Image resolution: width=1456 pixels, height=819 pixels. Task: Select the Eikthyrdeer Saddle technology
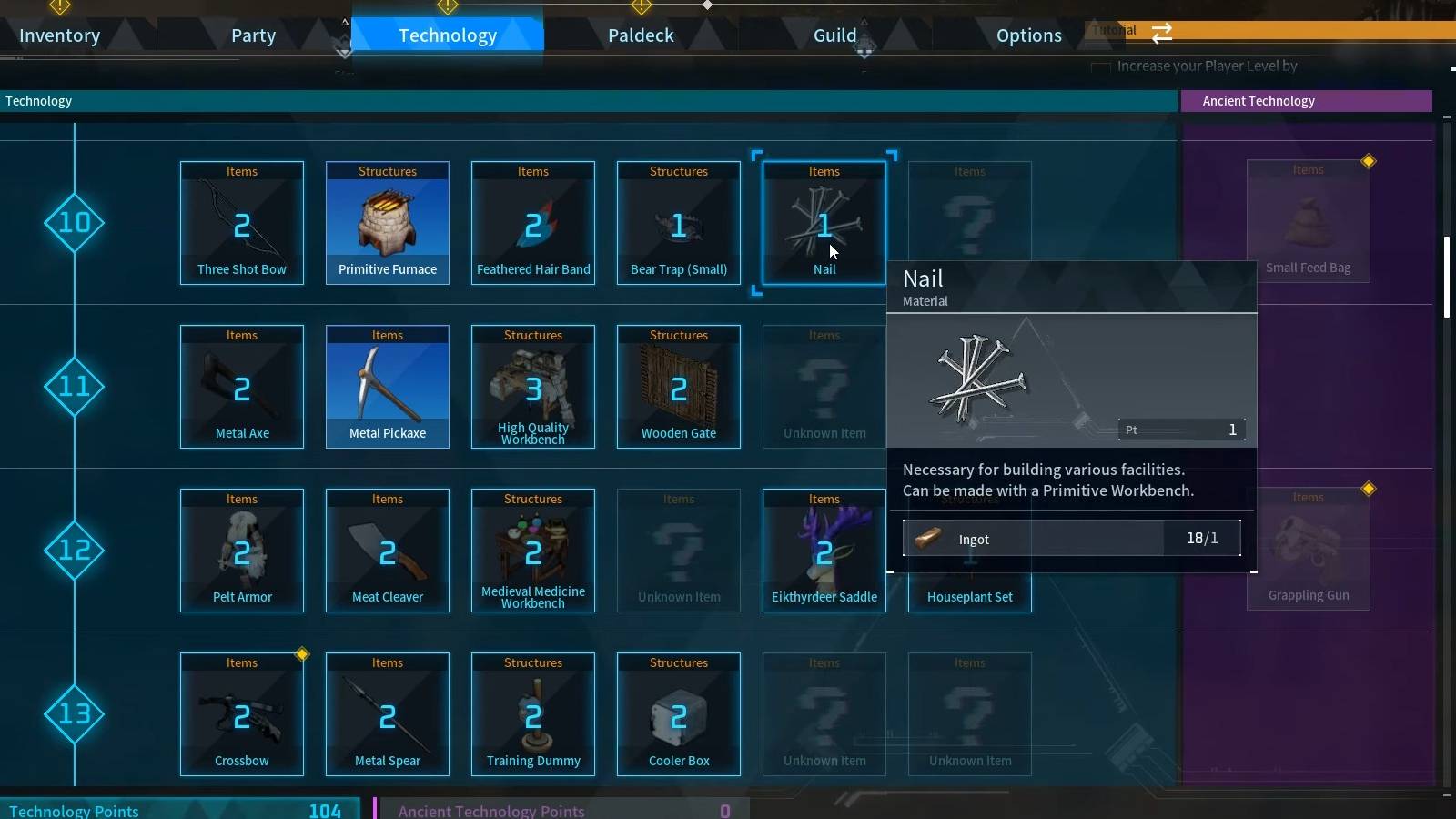tap(824, 551)
